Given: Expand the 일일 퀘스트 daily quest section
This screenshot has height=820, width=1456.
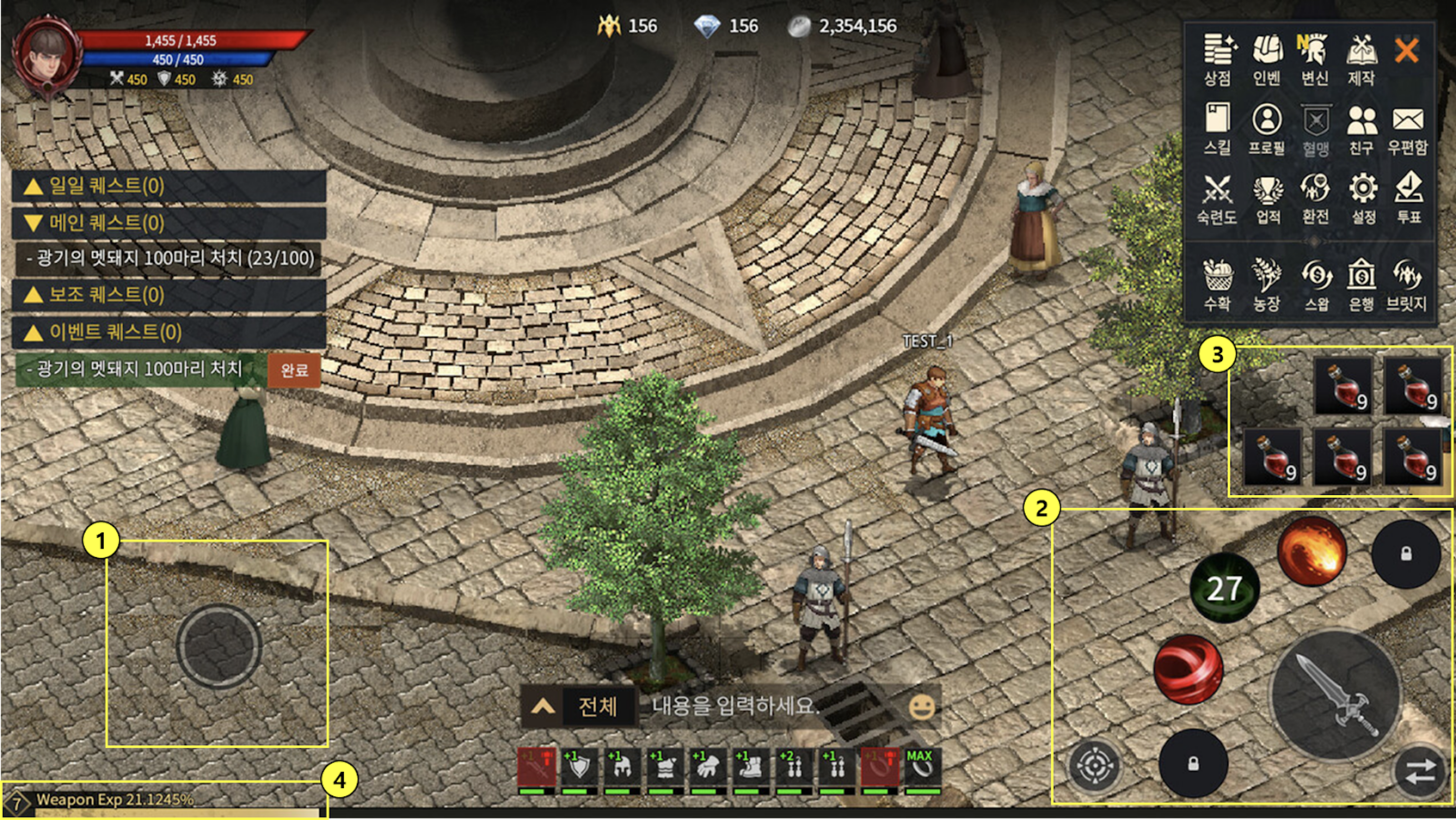Looking at the screenshot, I should tap(168, 186).
